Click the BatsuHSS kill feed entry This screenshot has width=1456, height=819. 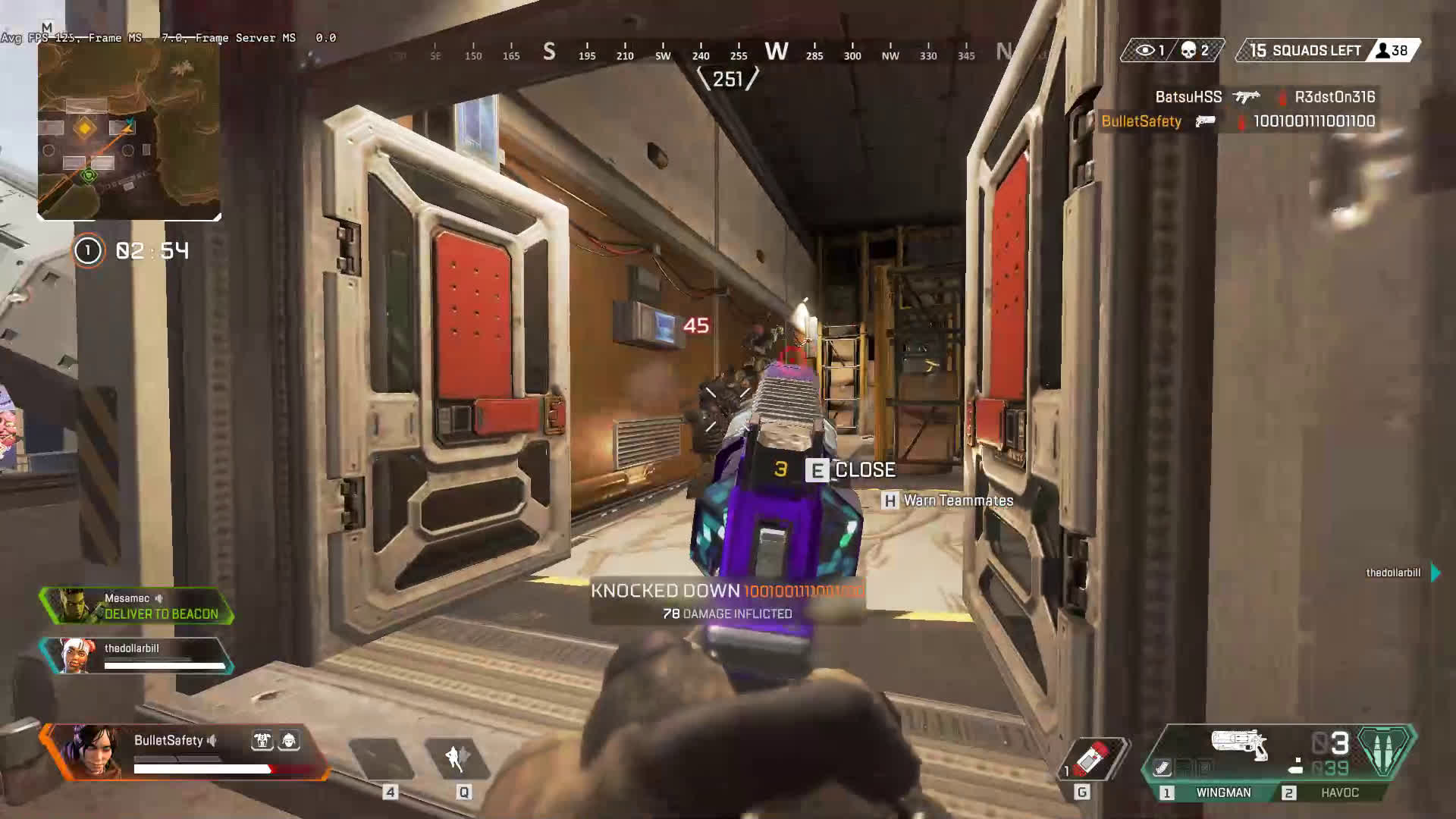(x=1264, y=97)
